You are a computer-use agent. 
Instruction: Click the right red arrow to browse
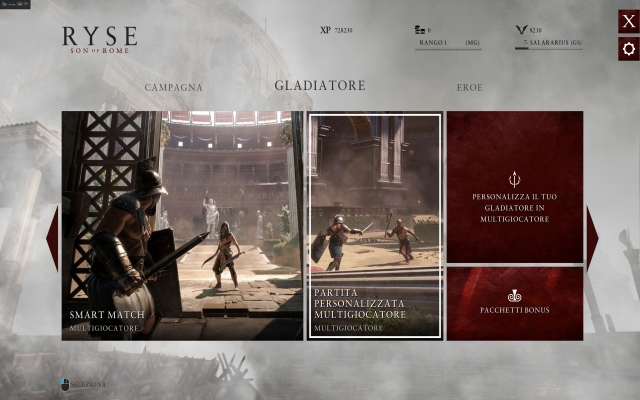pos(592,238)
